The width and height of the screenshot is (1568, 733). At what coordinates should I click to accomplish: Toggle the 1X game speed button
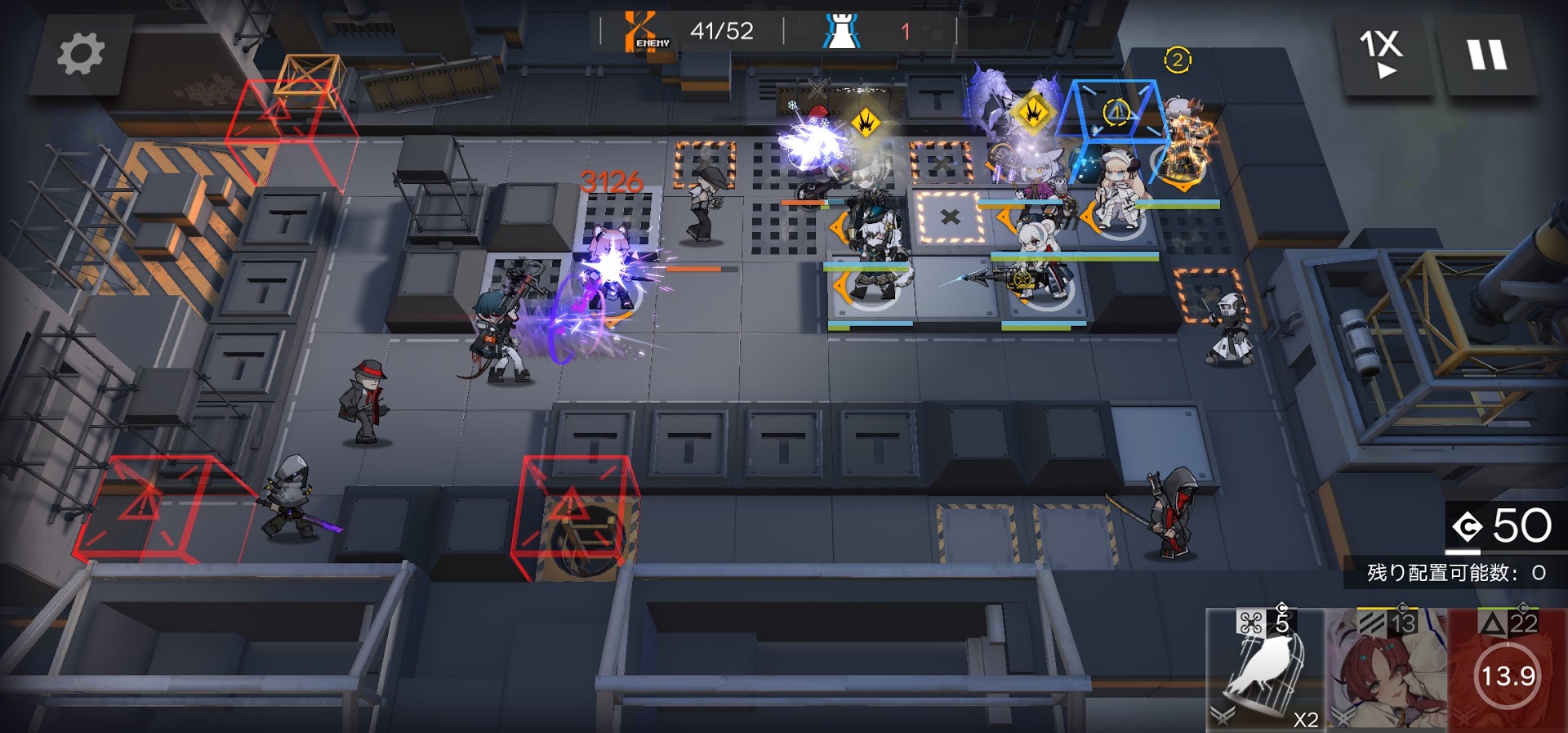coord(1382,54)
